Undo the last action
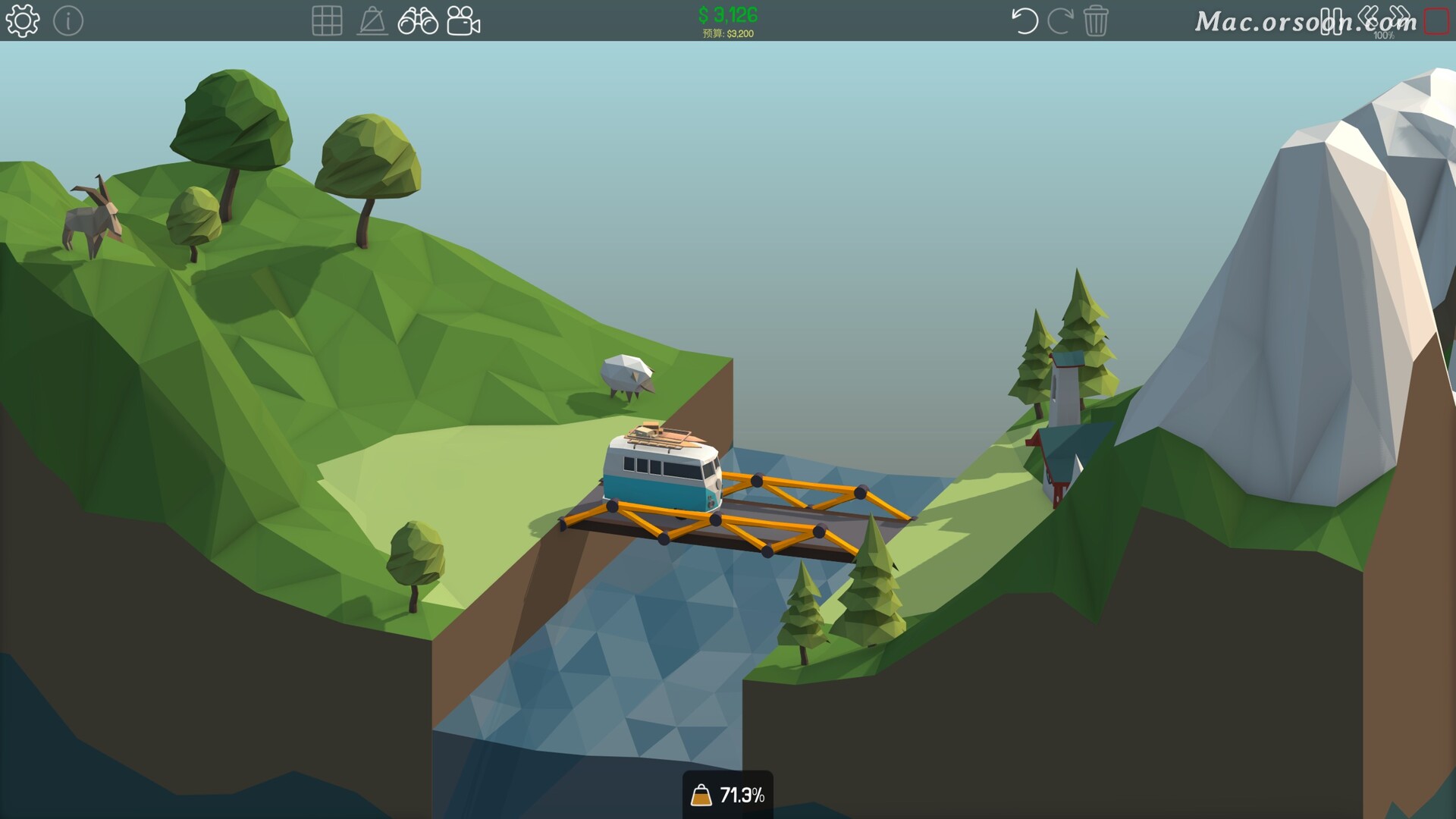The width and height of the screenshot is (1456, 819). tap(1025, 20)
